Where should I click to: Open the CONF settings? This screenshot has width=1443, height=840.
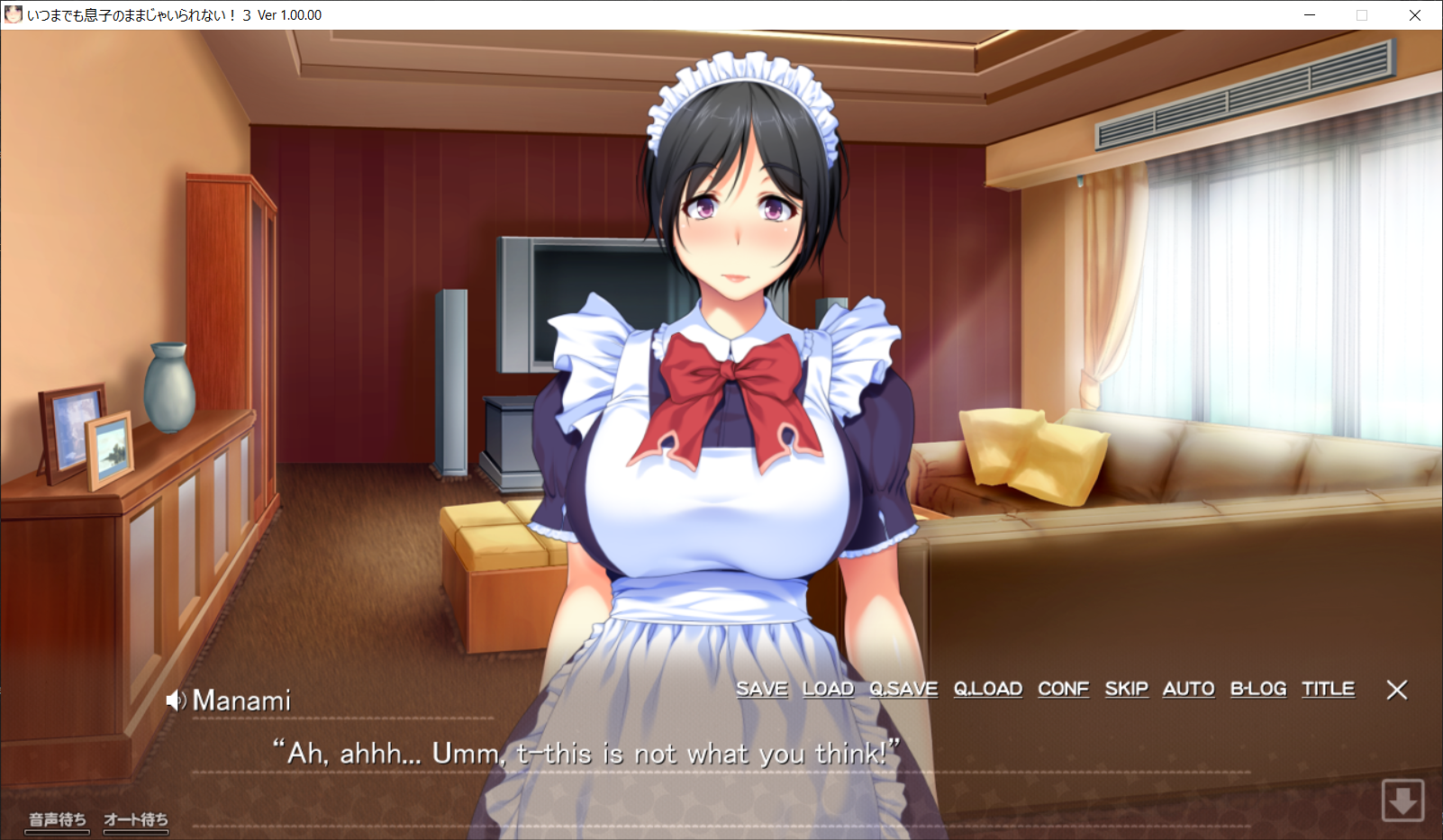pyautogui.click(x=1063, y=689)
